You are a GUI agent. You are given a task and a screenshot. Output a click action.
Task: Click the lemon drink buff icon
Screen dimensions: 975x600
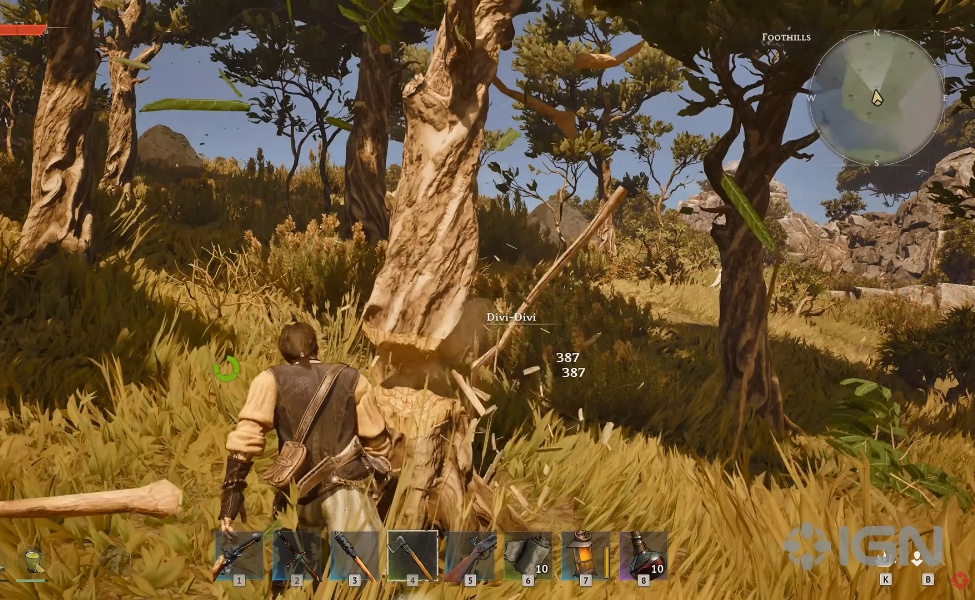(x=32, y=561)
